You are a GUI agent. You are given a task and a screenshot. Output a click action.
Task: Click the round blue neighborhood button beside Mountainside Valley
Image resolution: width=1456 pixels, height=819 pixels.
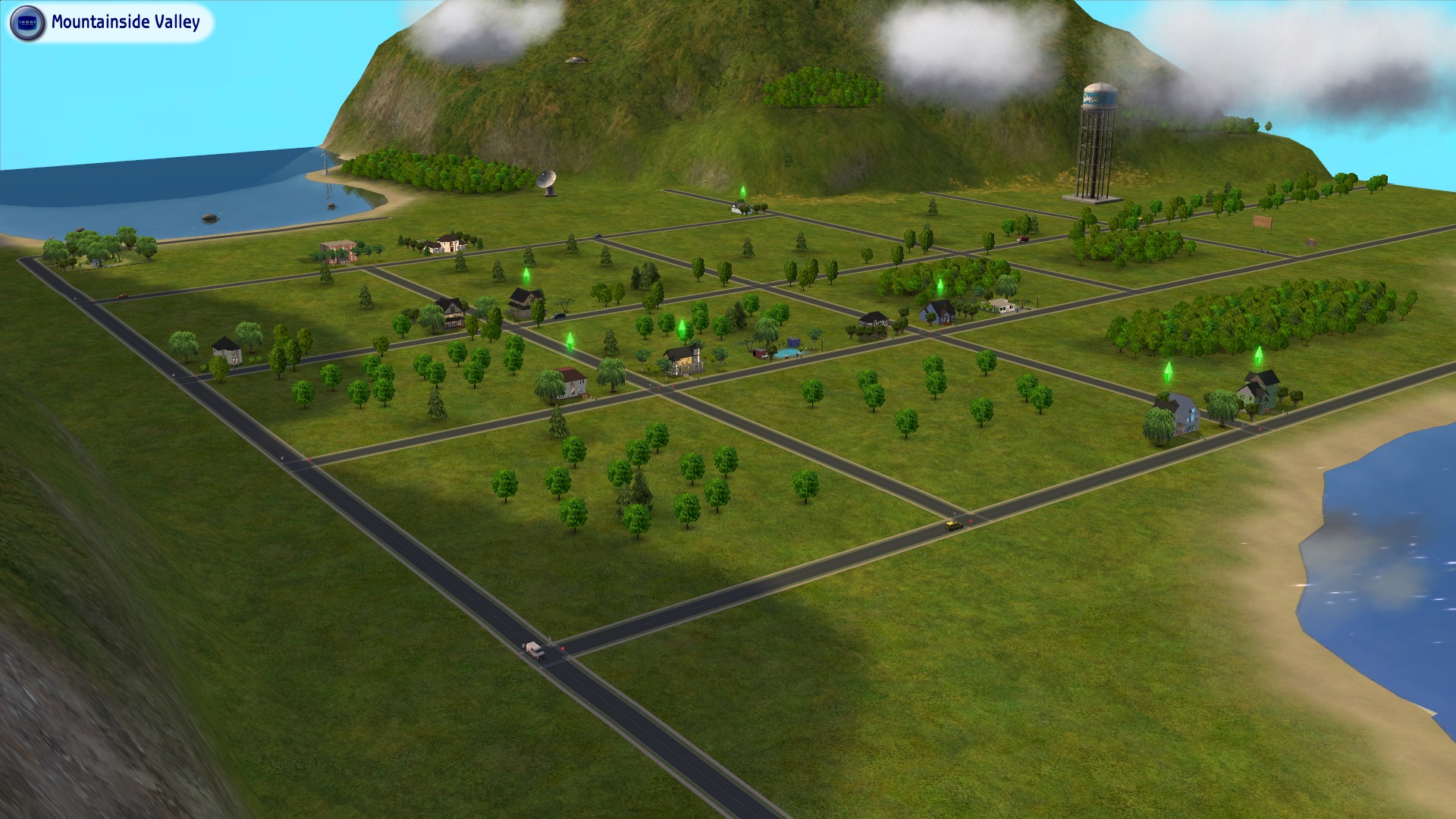pos(28,23)
